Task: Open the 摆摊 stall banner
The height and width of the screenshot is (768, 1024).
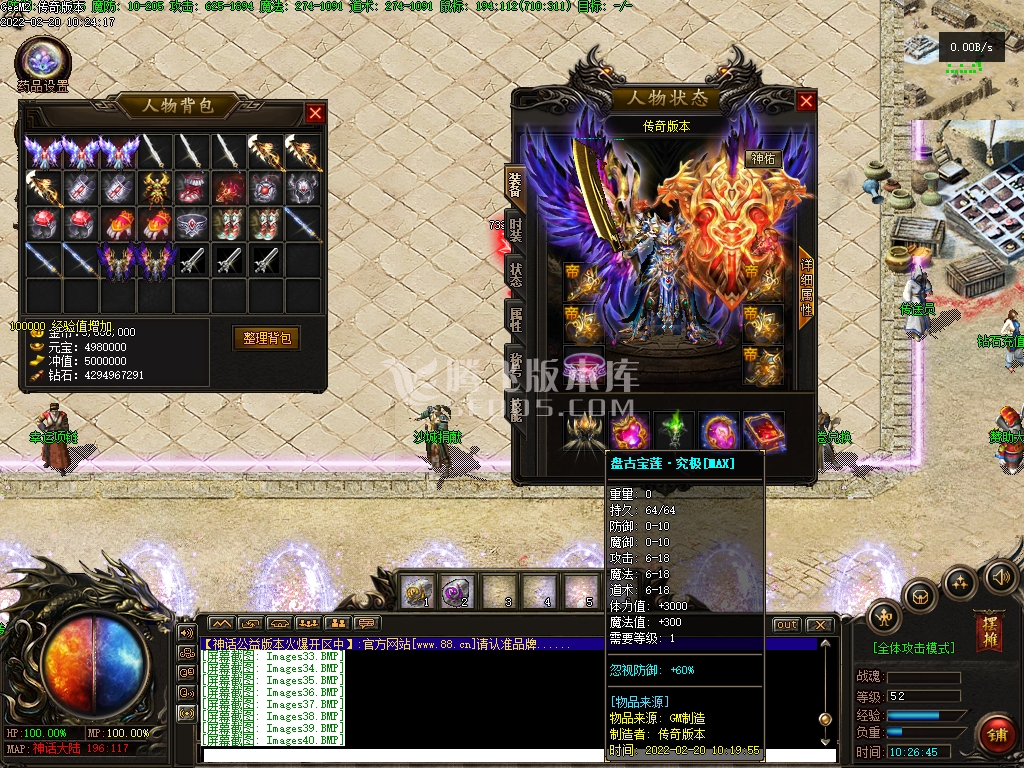Action: tap(989, 632)
